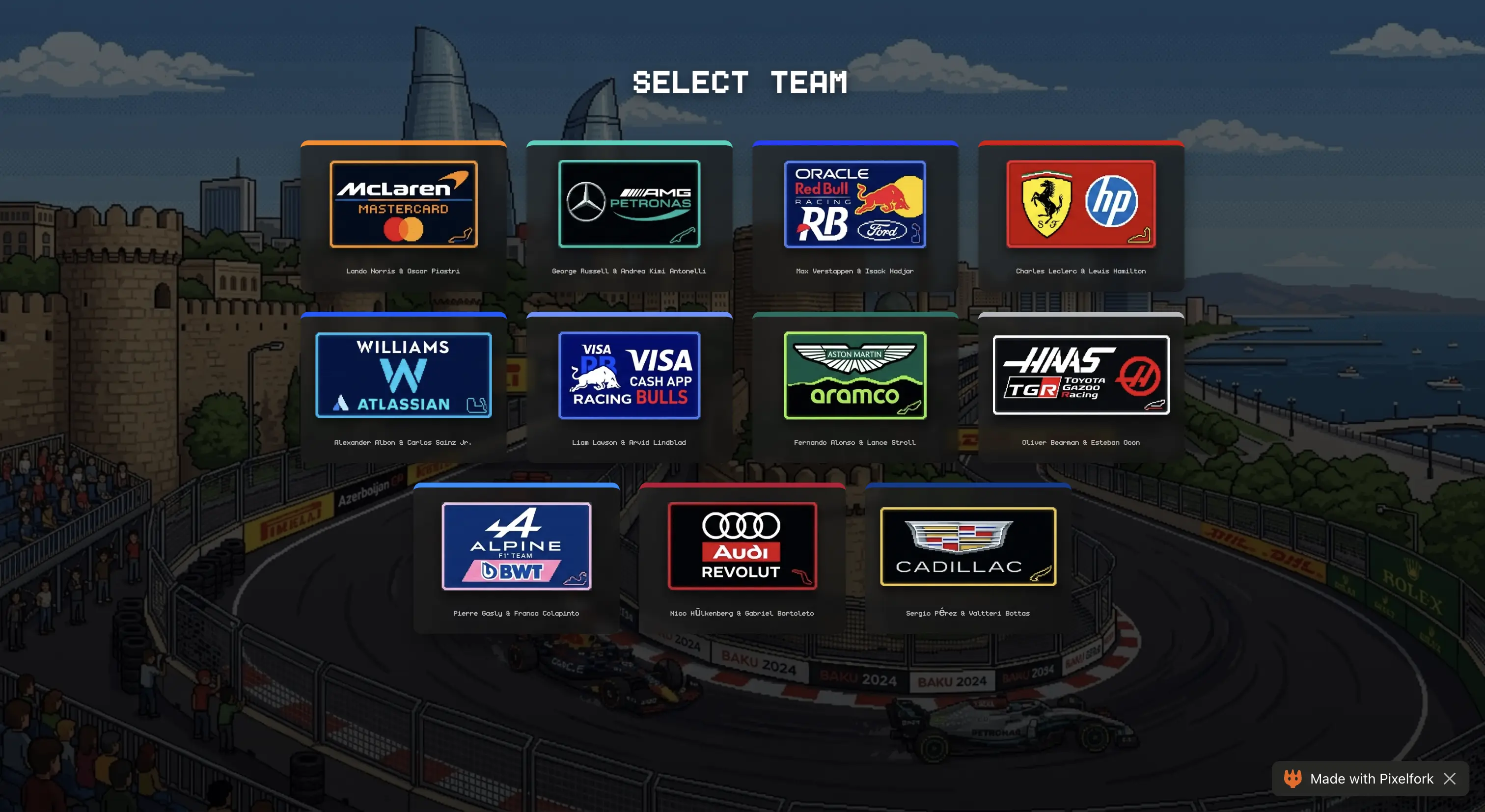Pick the Visa Cash App Racing Bulls team
Image resolution: width=1485 pixels, height=812 pixels.
(x=629, y=375)
